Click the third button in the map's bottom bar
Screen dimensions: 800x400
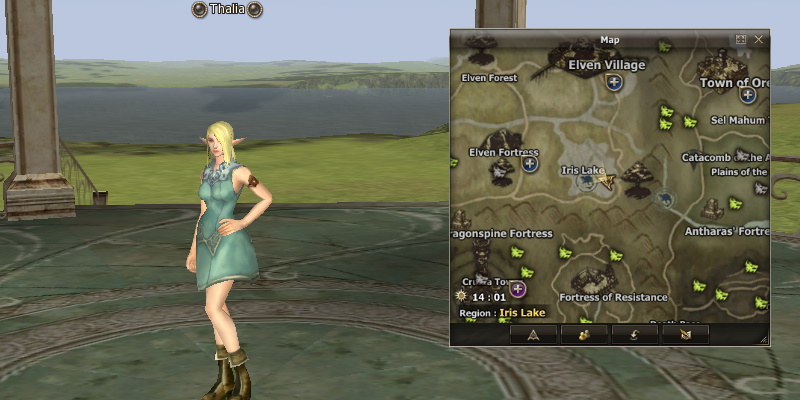[x=634, y=335]
